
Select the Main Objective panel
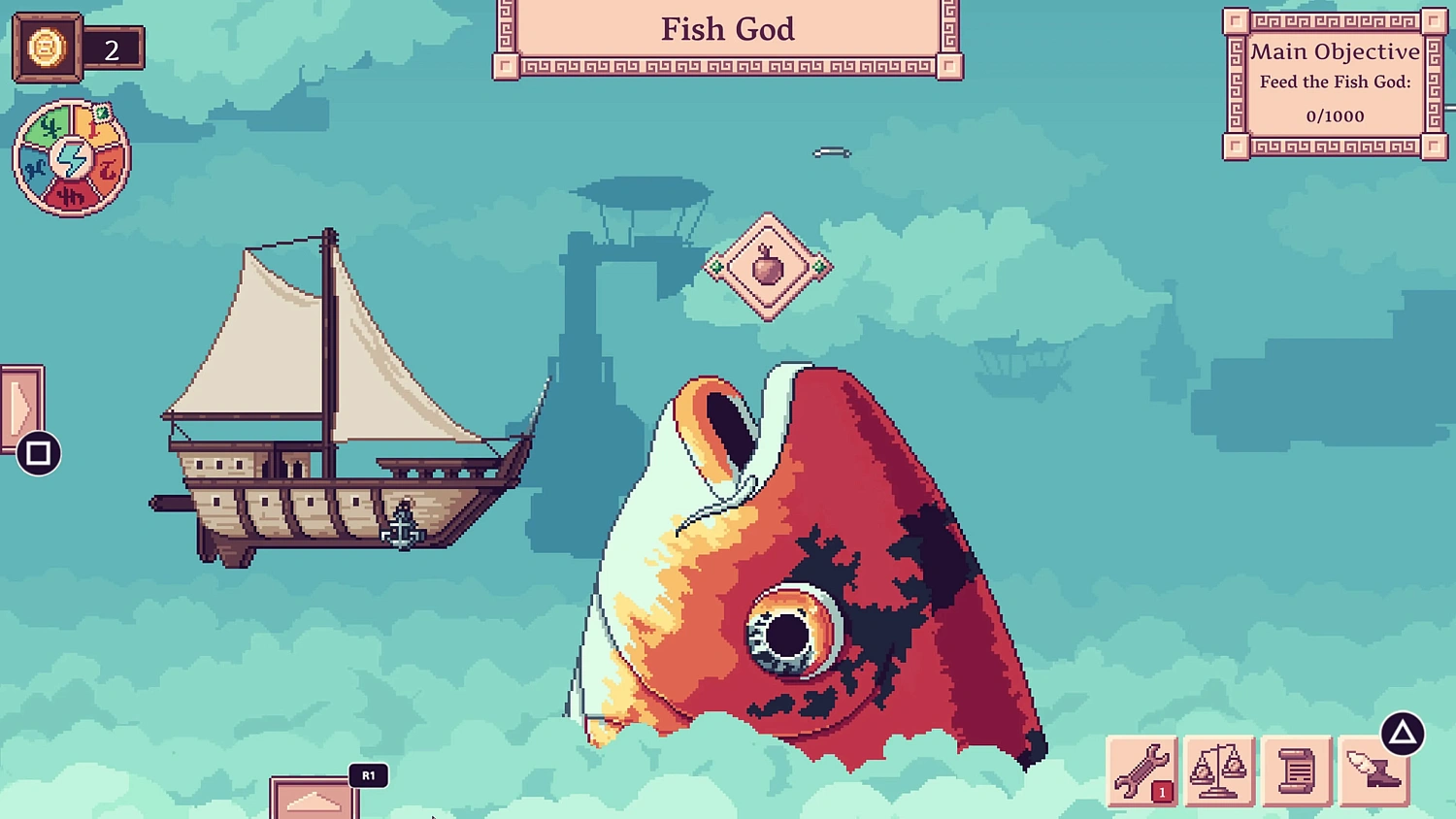coord(1334,82)
